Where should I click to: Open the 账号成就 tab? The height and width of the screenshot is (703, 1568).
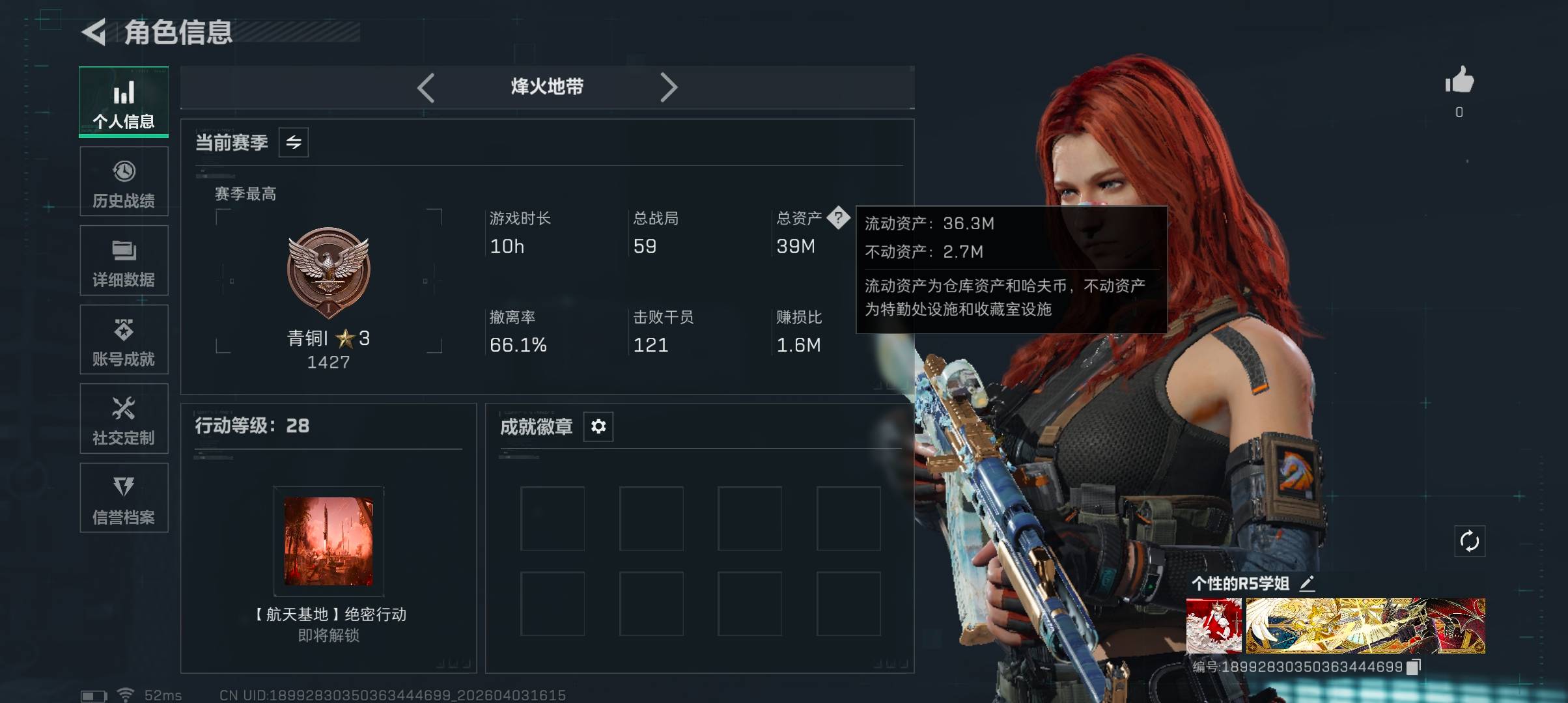[x=124, y=340]
